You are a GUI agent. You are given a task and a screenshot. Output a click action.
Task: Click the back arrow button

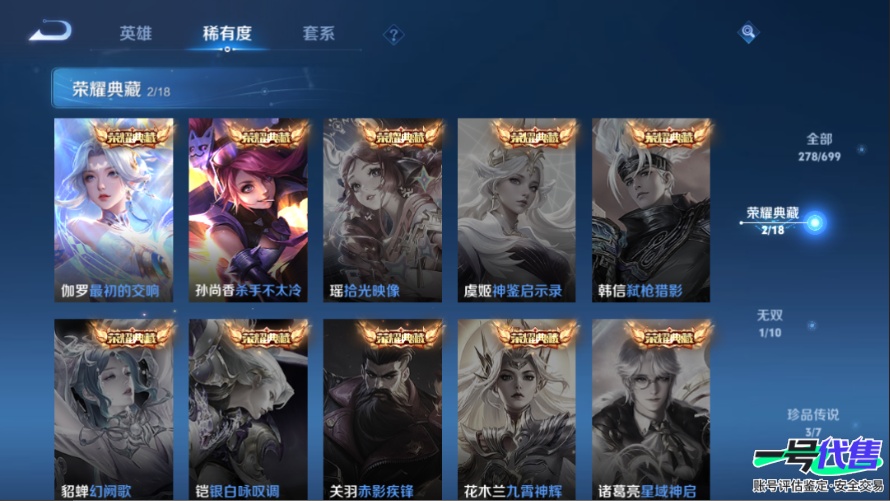pos(49,33)
